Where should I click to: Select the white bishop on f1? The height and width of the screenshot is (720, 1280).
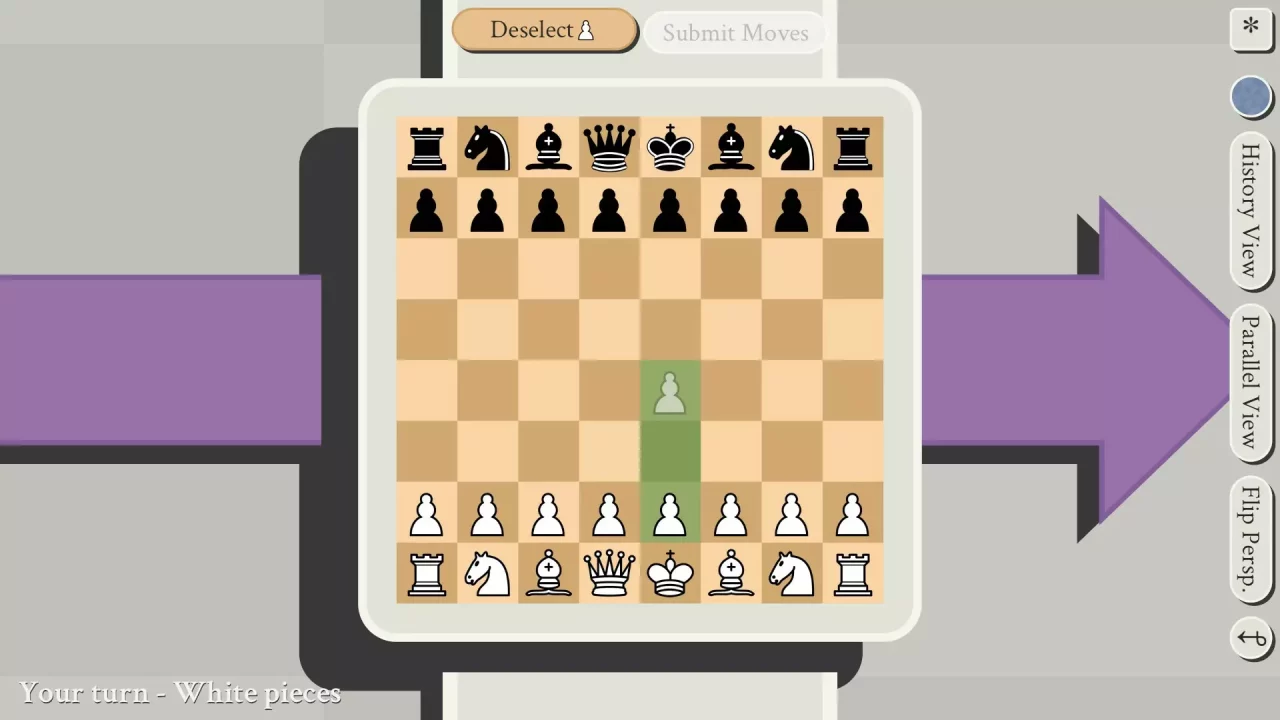(x=730, y=575)
